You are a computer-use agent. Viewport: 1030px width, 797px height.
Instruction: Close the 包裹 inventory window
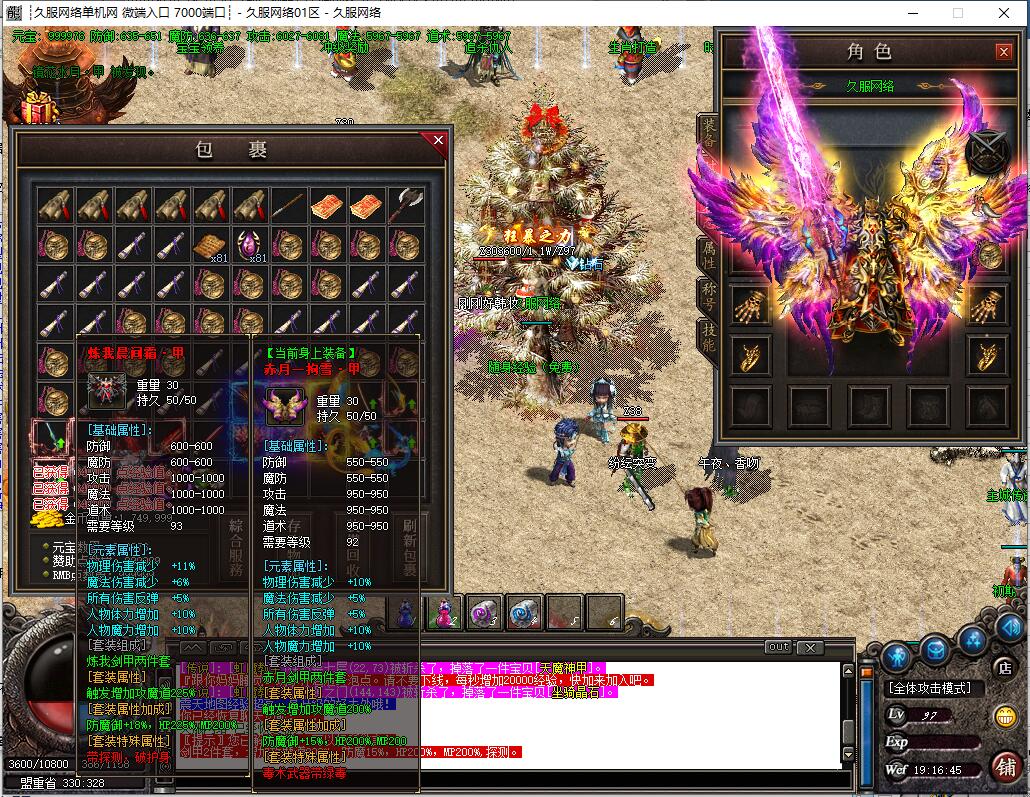438,141
